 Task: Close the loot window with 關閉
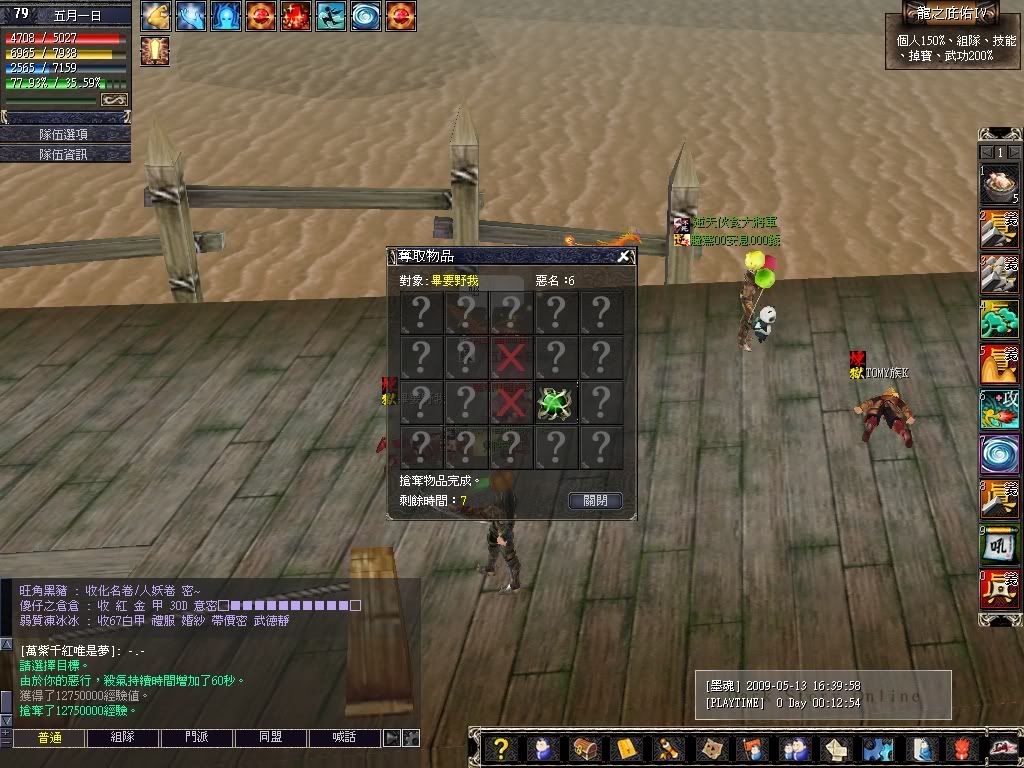pos(595,500)
